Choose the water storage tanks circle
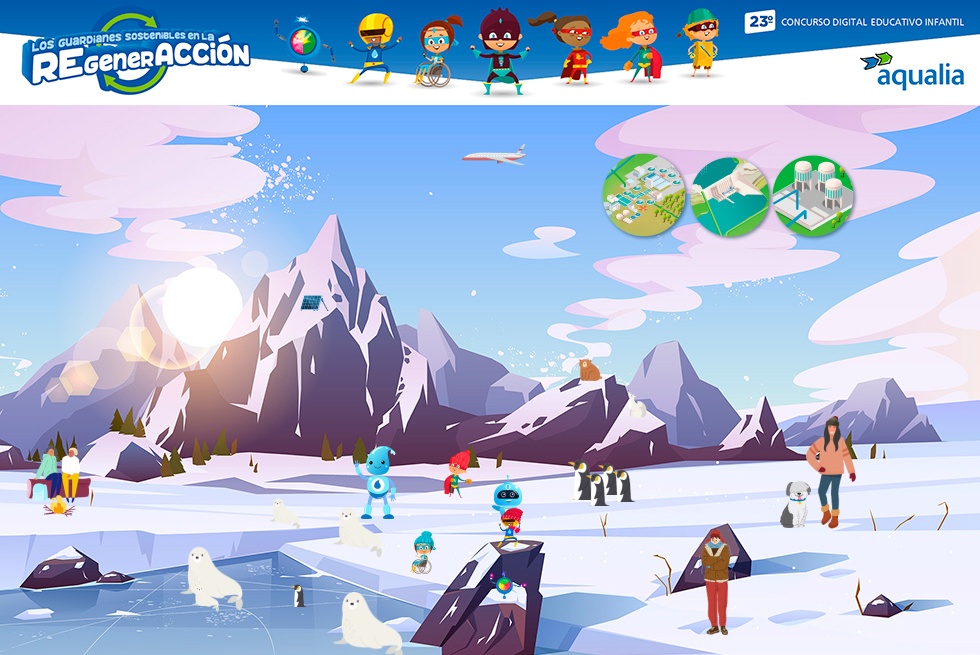 tap(813, 196)
